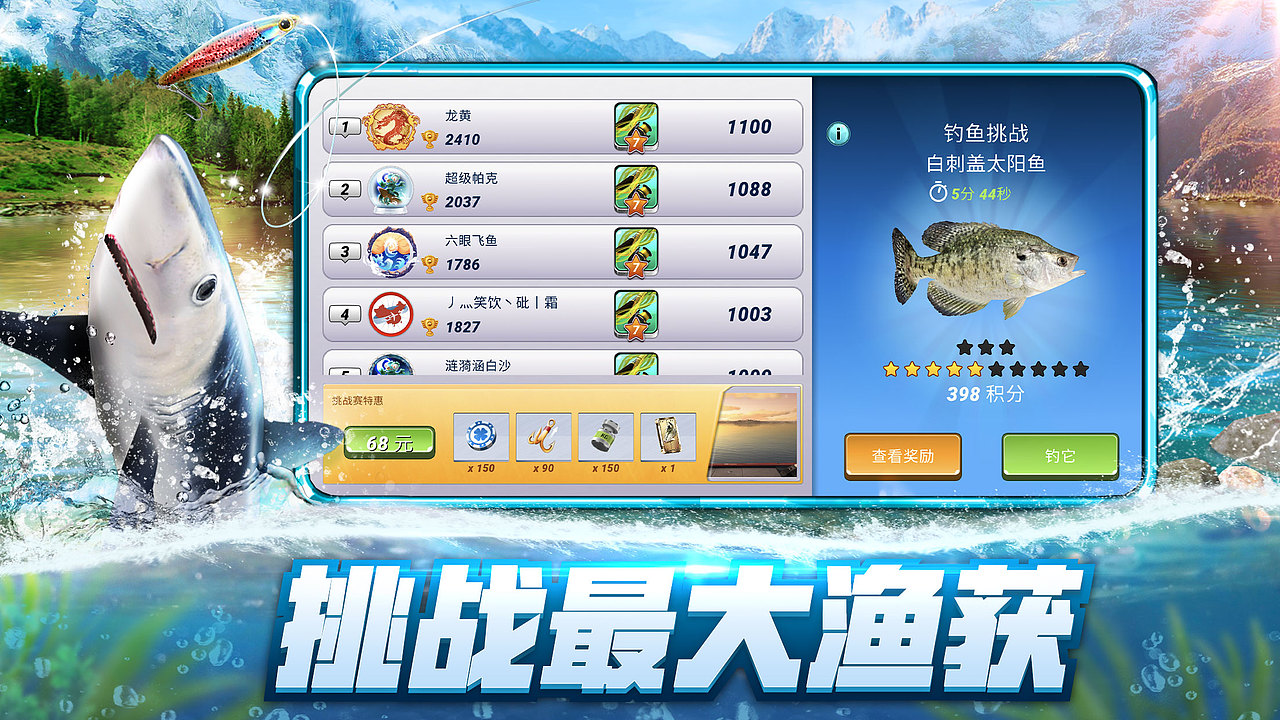Tap the info icon on the challenge panel
Image resolution: width=1280 pixels, height=720 pixels.
[x=840, y=131]
